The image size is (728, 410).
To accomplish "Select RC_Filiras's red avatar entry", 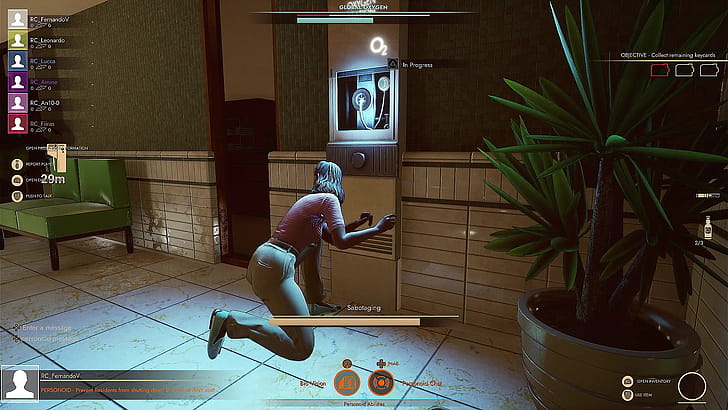I will point(18,125).
